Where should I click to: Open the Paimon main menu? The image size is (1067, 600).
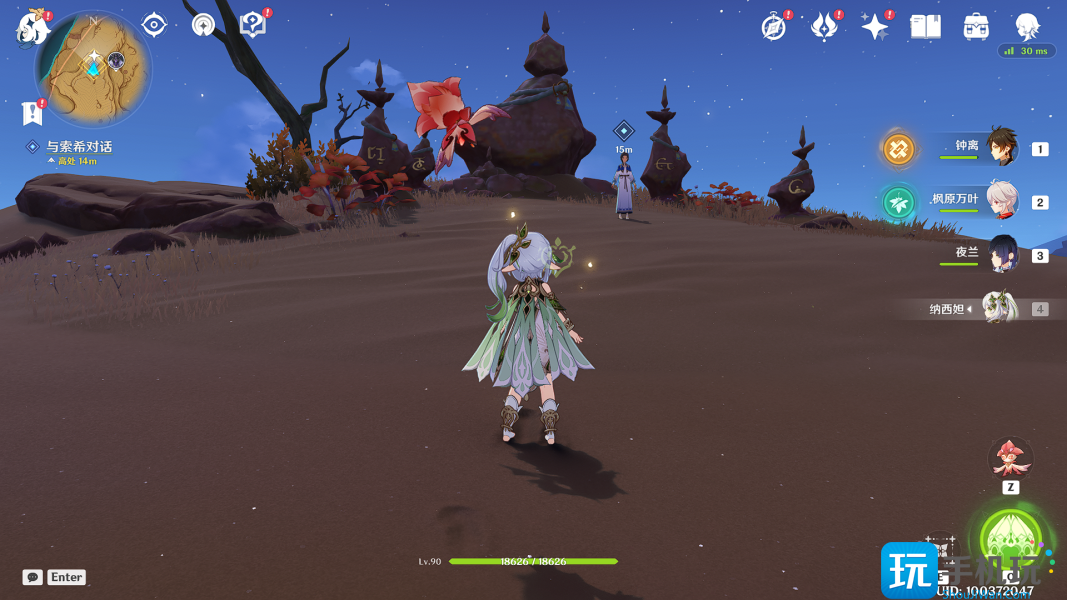[33, 27]
